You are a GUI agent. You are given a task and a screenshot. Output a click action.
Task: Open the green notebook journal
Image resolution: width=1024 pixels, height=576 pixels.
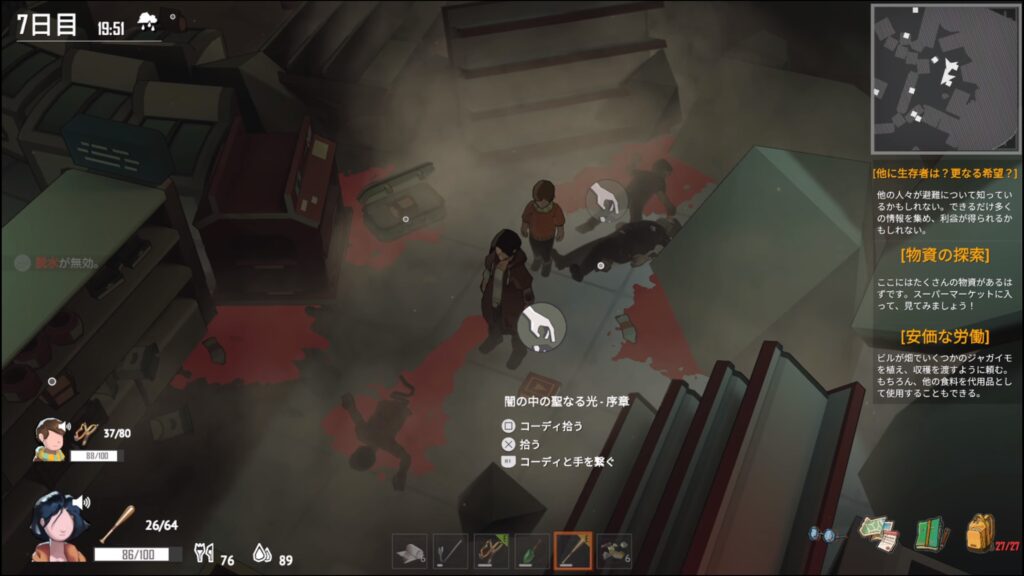930,533
